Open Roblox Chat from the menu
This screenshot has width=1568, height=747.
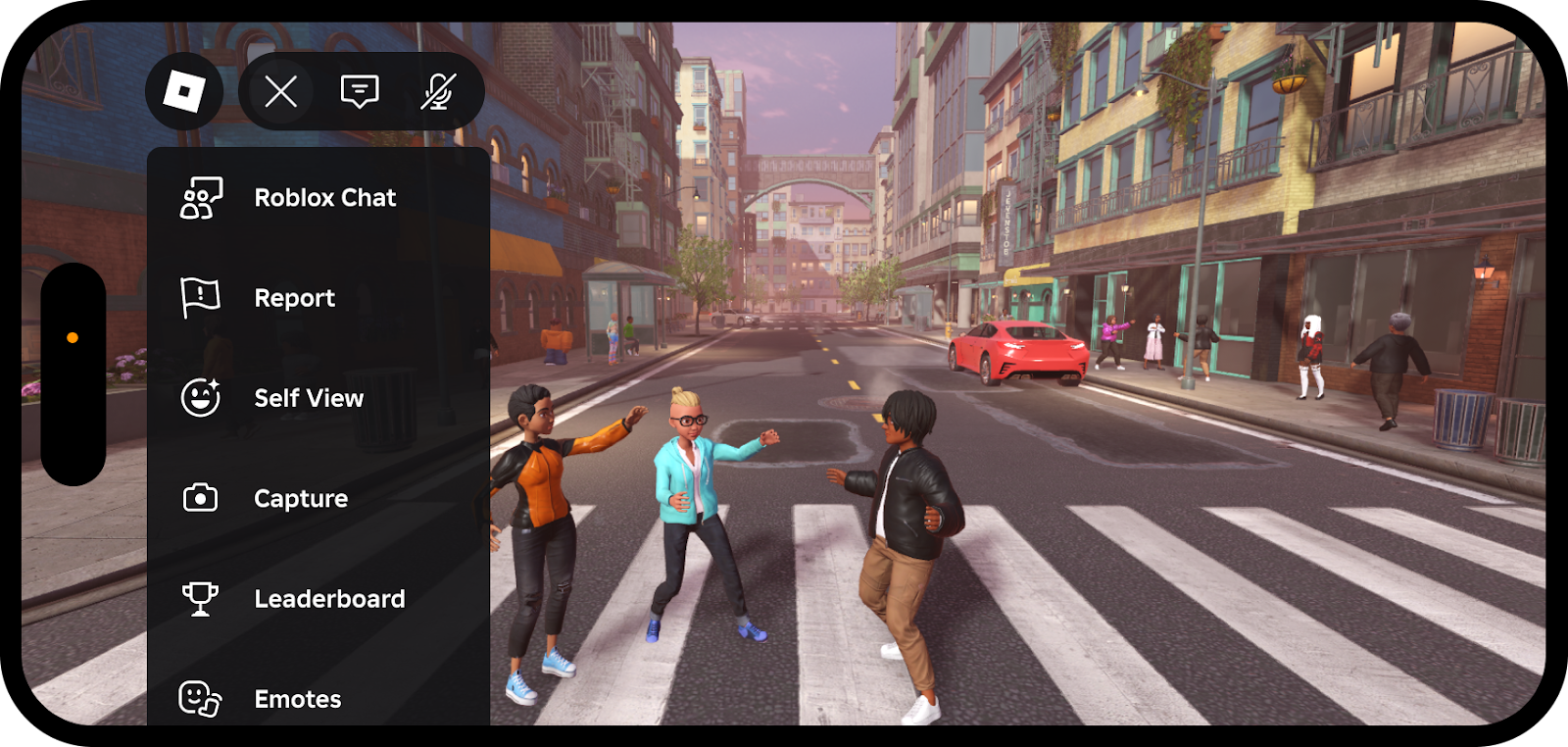point(323,198)
